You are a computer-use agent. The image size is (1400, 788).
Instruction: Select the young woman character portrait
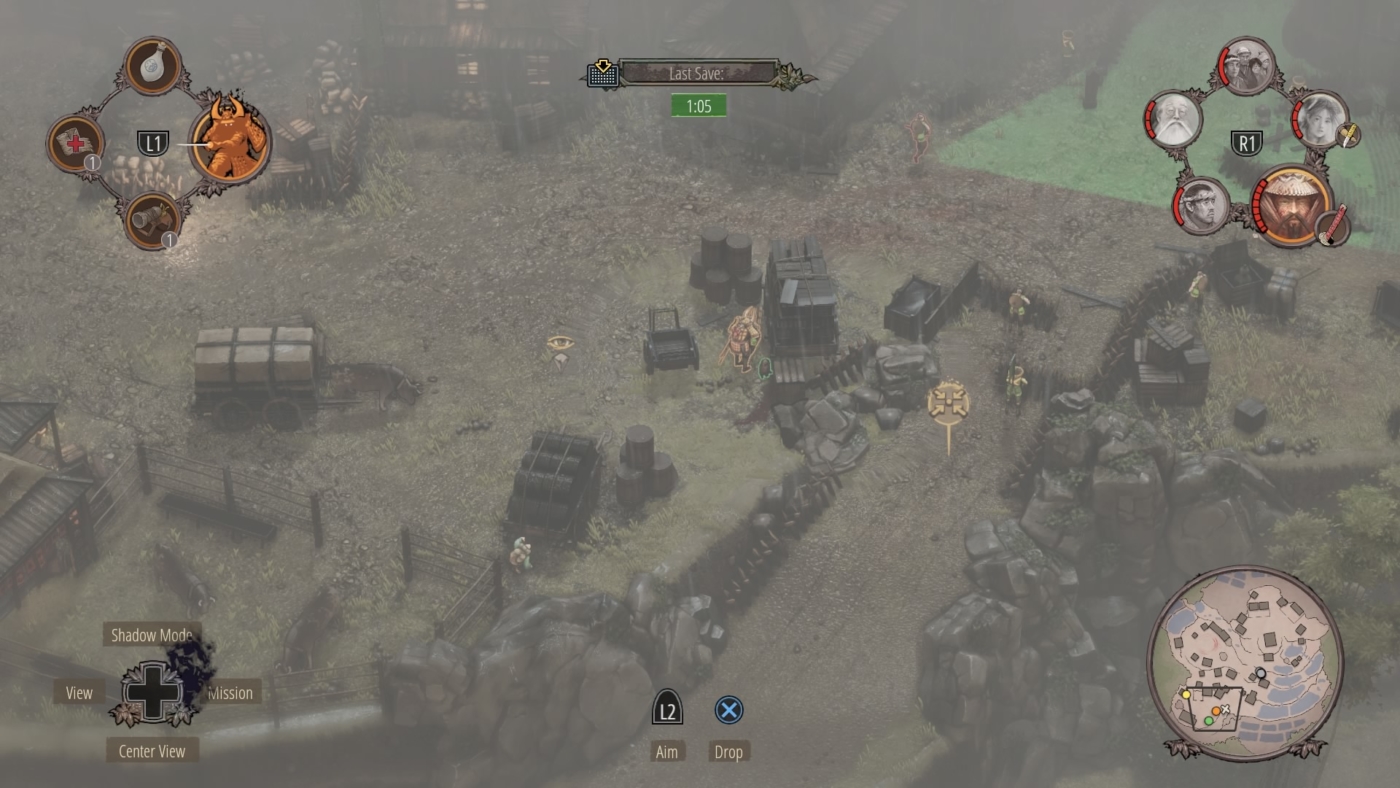[x=1322, y=119]
